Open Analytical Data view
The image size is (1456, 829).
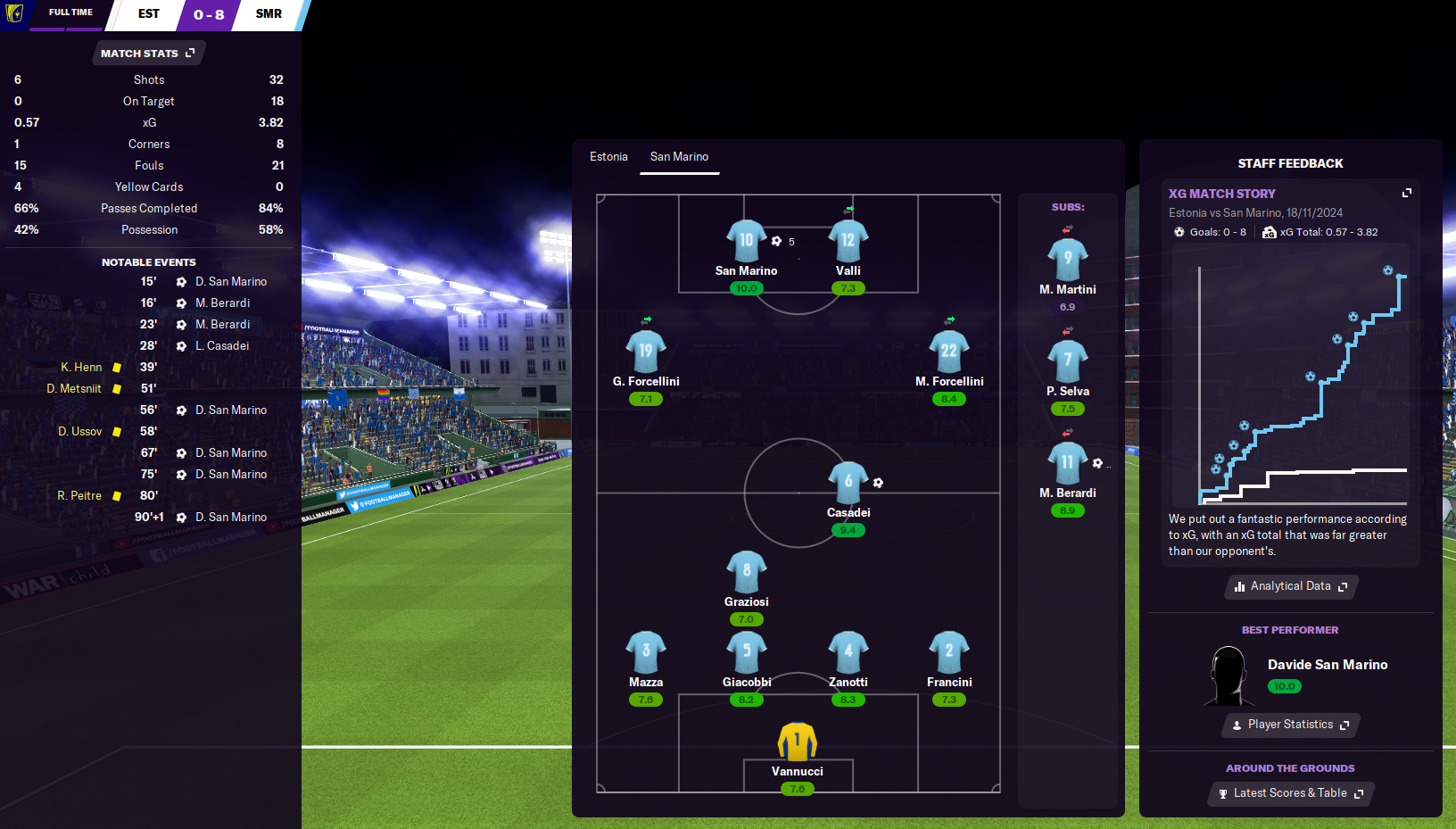click(1290, 586)
